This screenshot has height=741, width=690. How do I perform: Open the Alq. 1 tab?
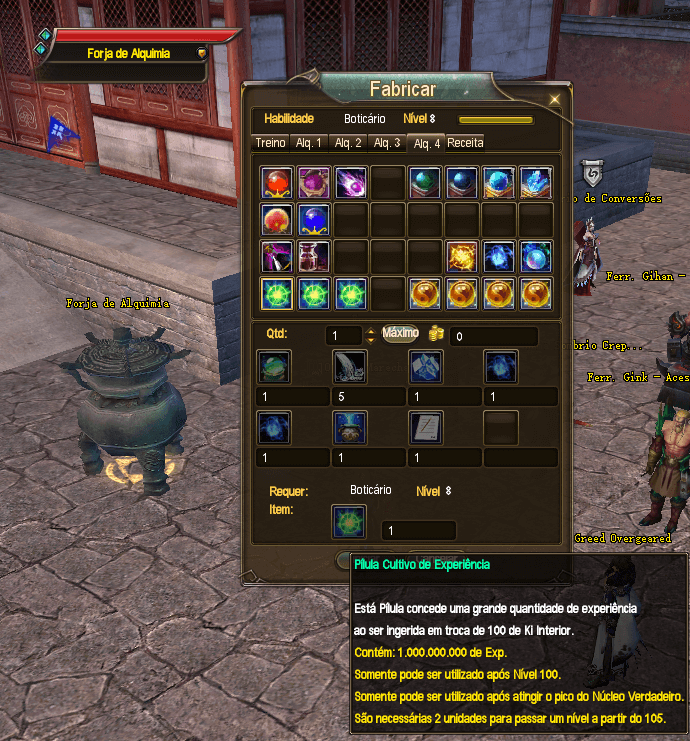click(x=308, y=143)
